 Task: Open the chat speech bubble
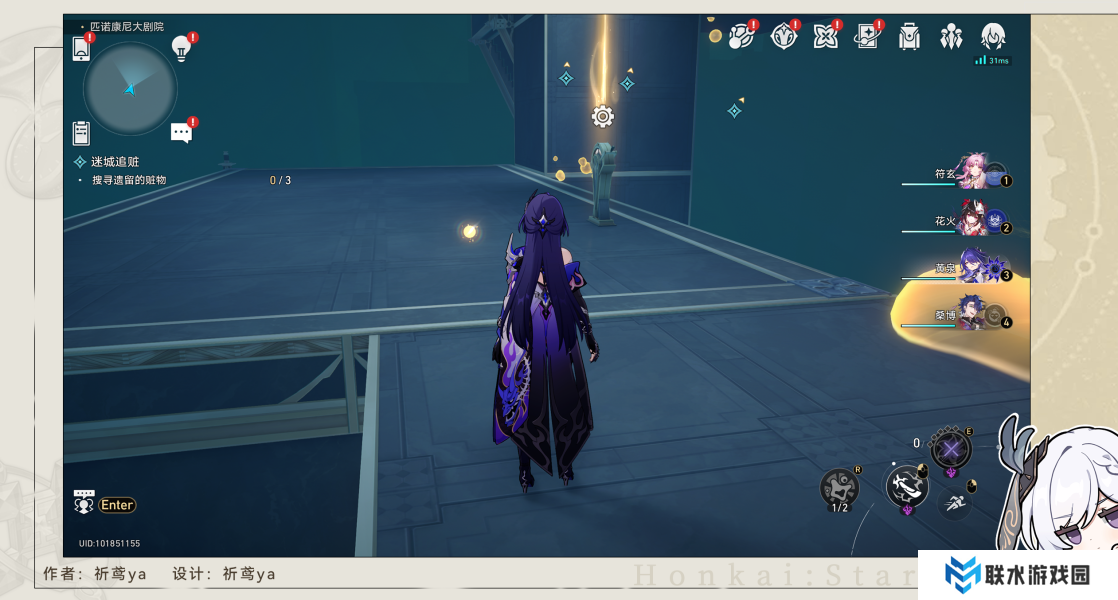tap(181, 132)
